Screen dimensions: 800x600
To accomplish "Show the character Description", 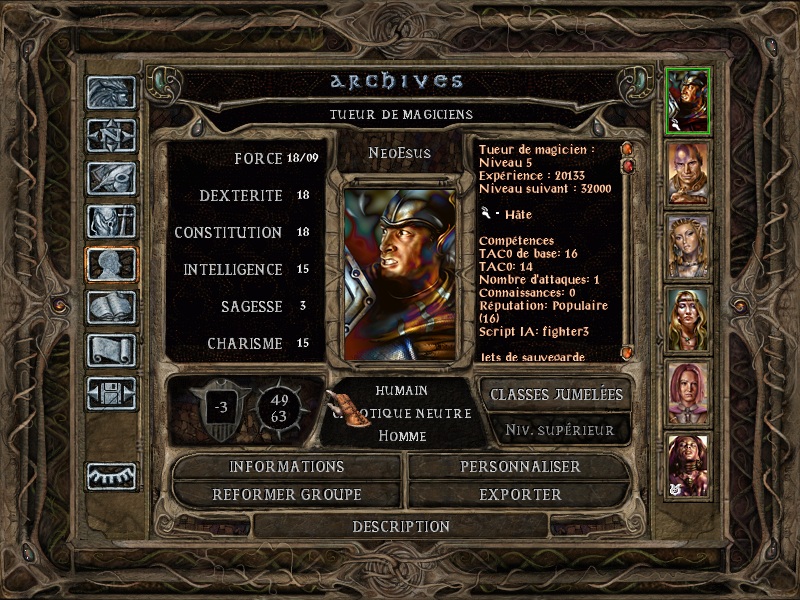I will pos(401,526).
